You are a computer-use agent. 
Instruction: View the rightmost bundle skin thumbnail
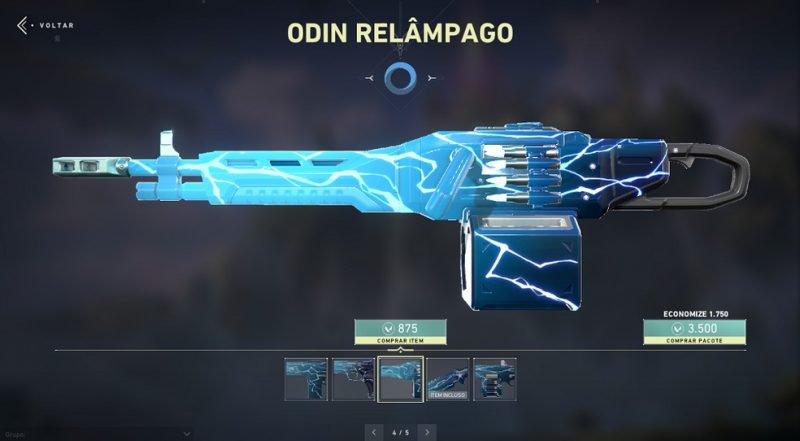click(492, 379)
